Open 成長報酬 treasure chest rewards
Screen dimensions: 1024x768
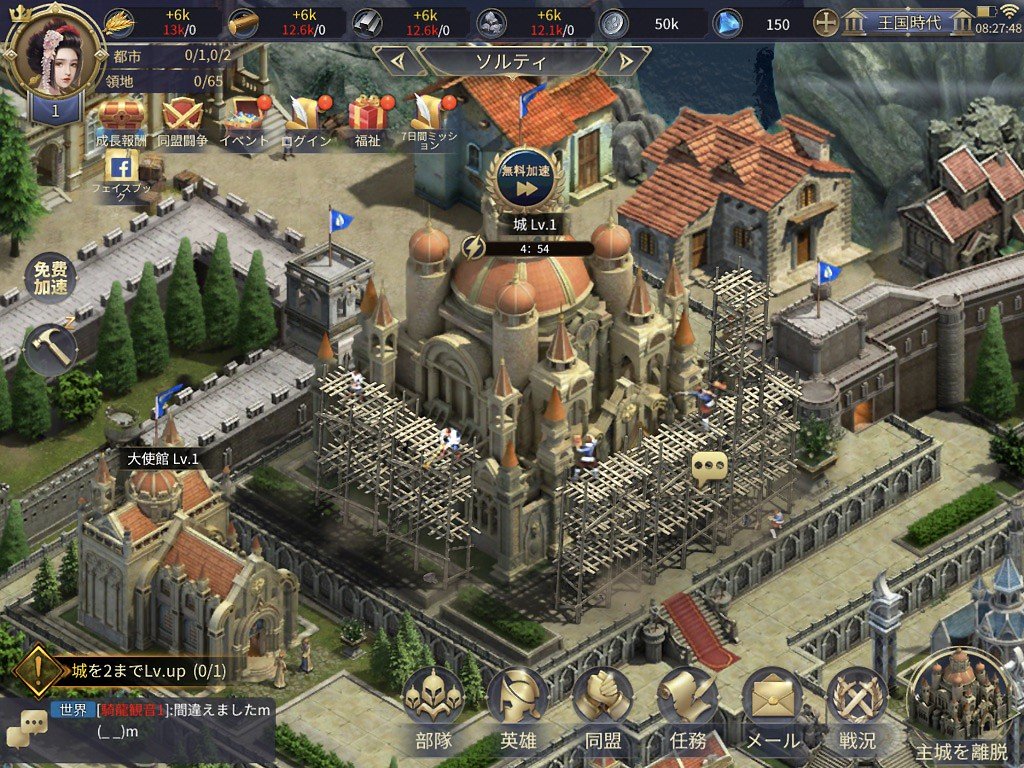tap(121, 119)
